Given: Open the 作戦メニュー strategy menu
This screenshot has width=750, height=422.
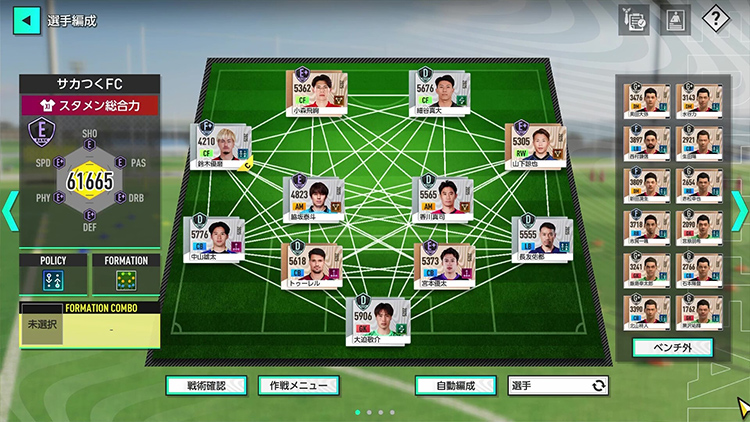Looking at the screenshot, I should (298, 385).
